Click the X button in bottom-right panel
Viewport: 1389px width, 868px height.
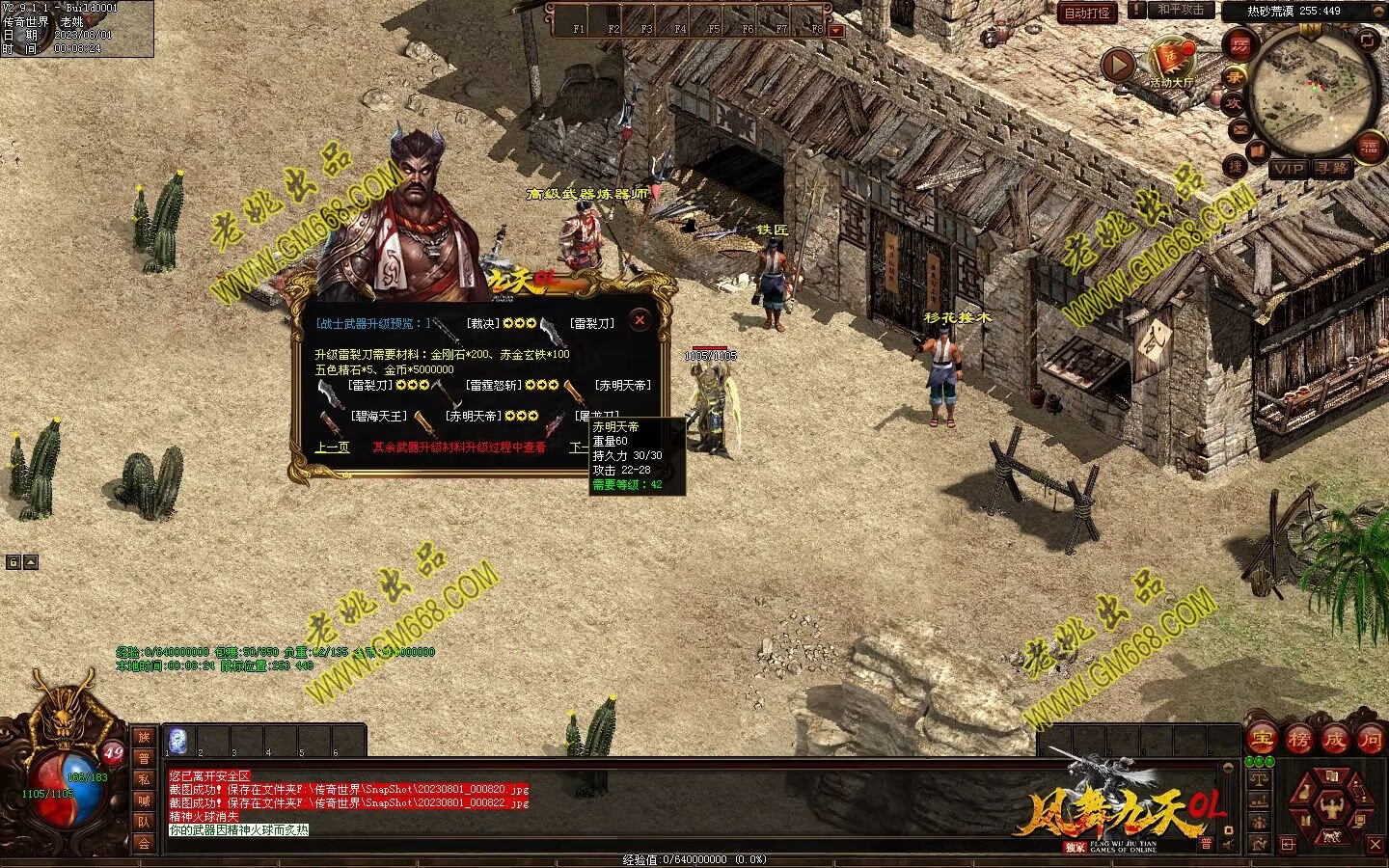click(x=1375, y=845)
